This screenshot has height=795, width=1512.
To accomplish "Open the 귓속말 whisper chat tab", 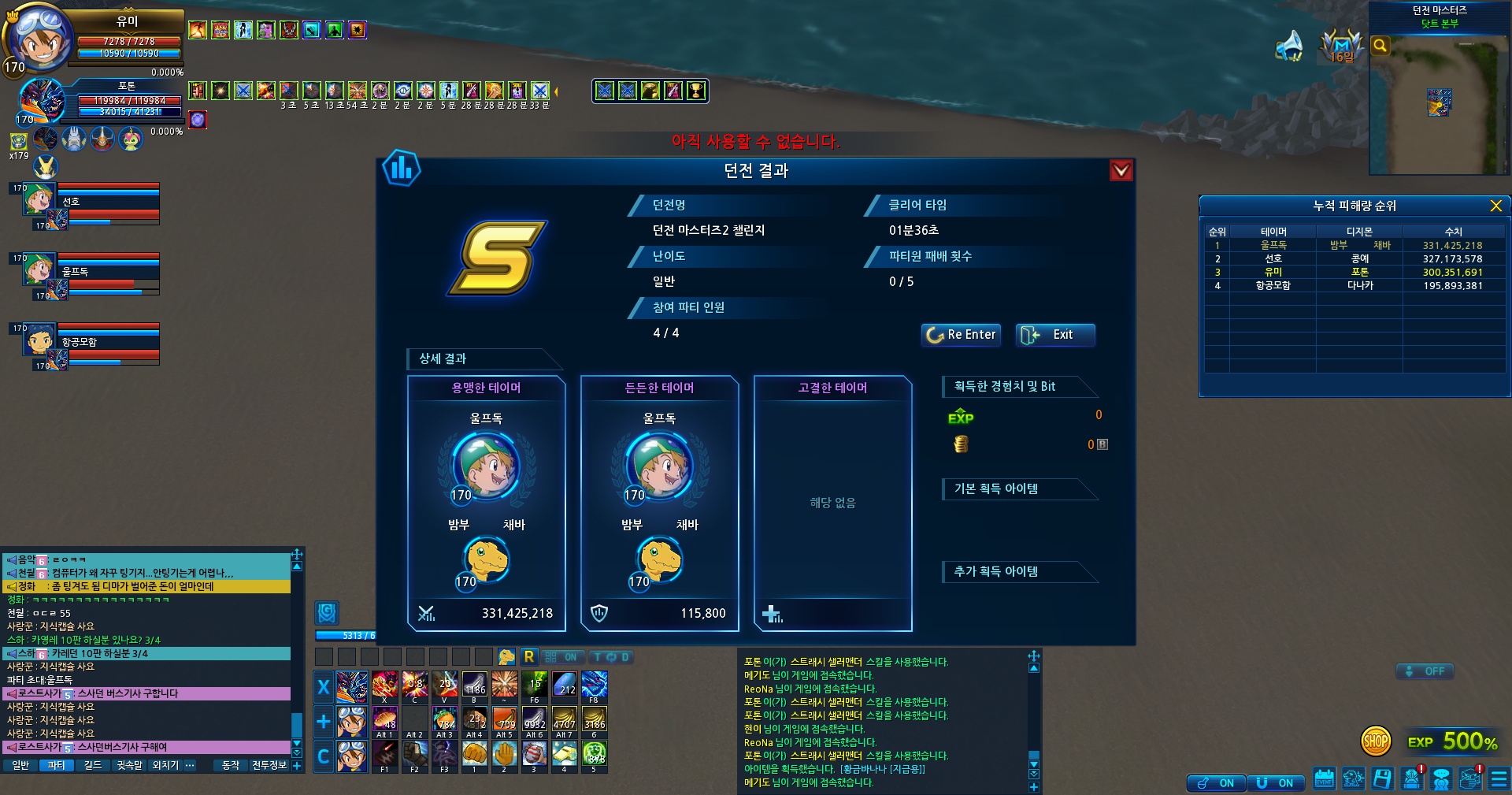I will (130, 765).
